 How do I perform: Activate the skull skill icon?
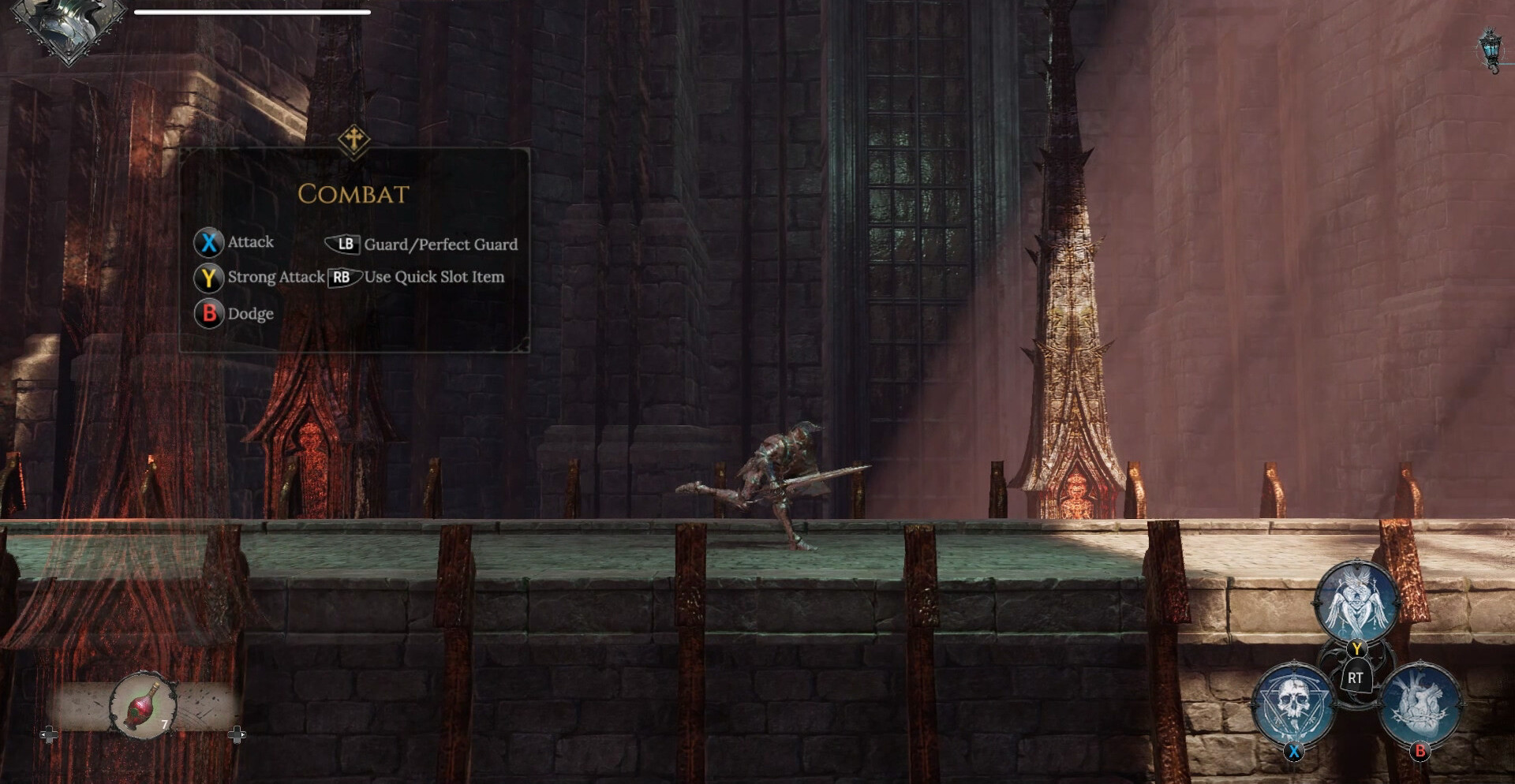(1292, 704)
